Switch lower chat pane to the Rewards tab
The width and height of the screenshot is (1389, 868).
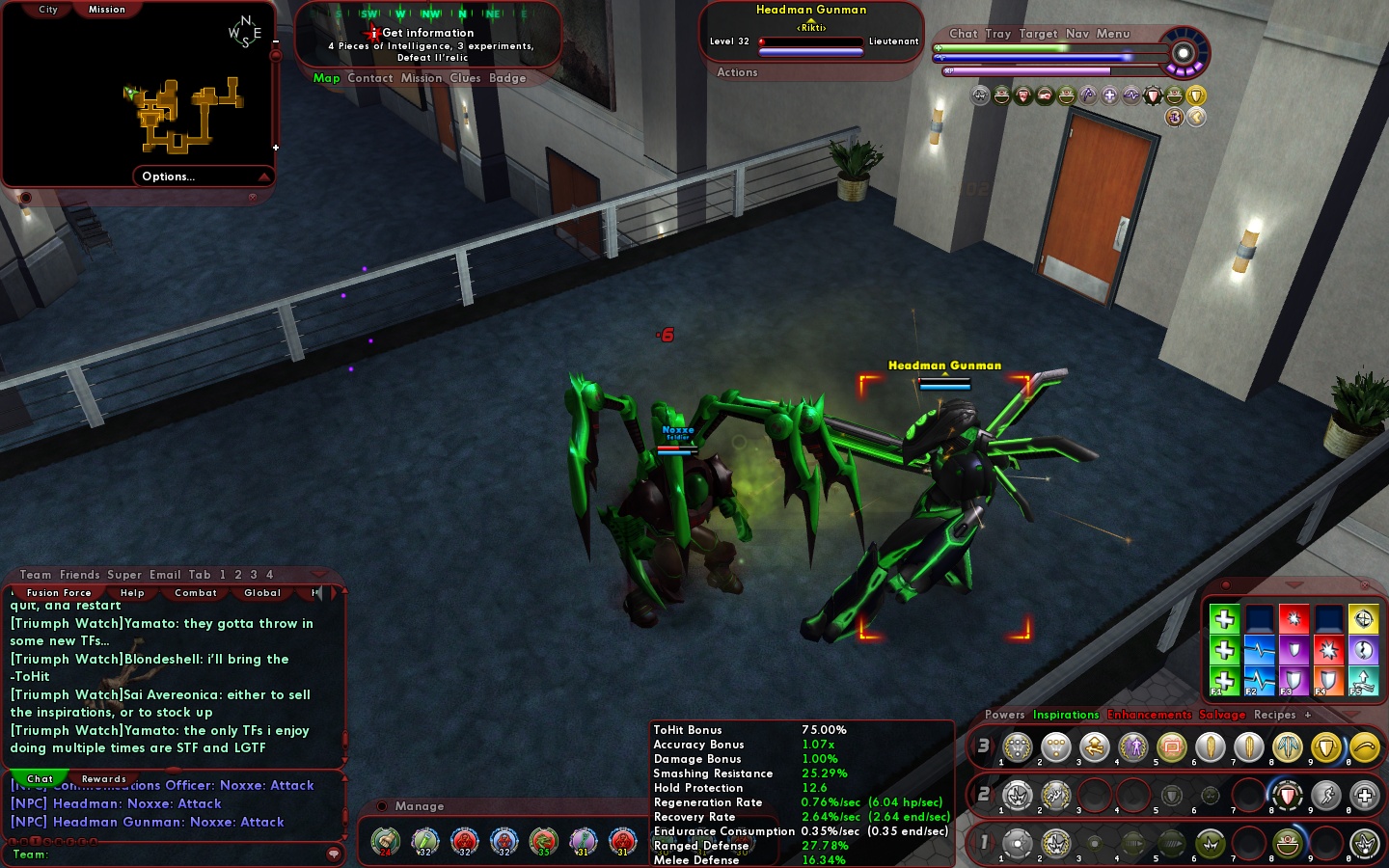point(104,779)
